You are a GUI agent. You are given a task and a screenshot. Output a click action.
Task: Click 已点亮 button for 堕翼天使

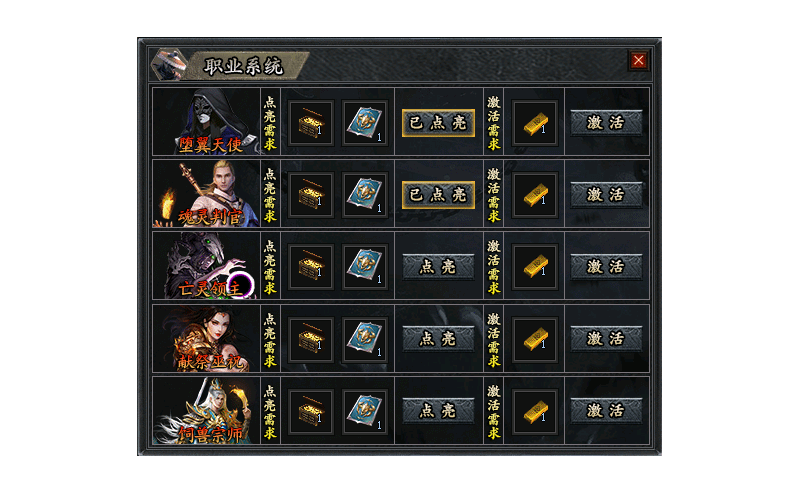click(438, 123)
